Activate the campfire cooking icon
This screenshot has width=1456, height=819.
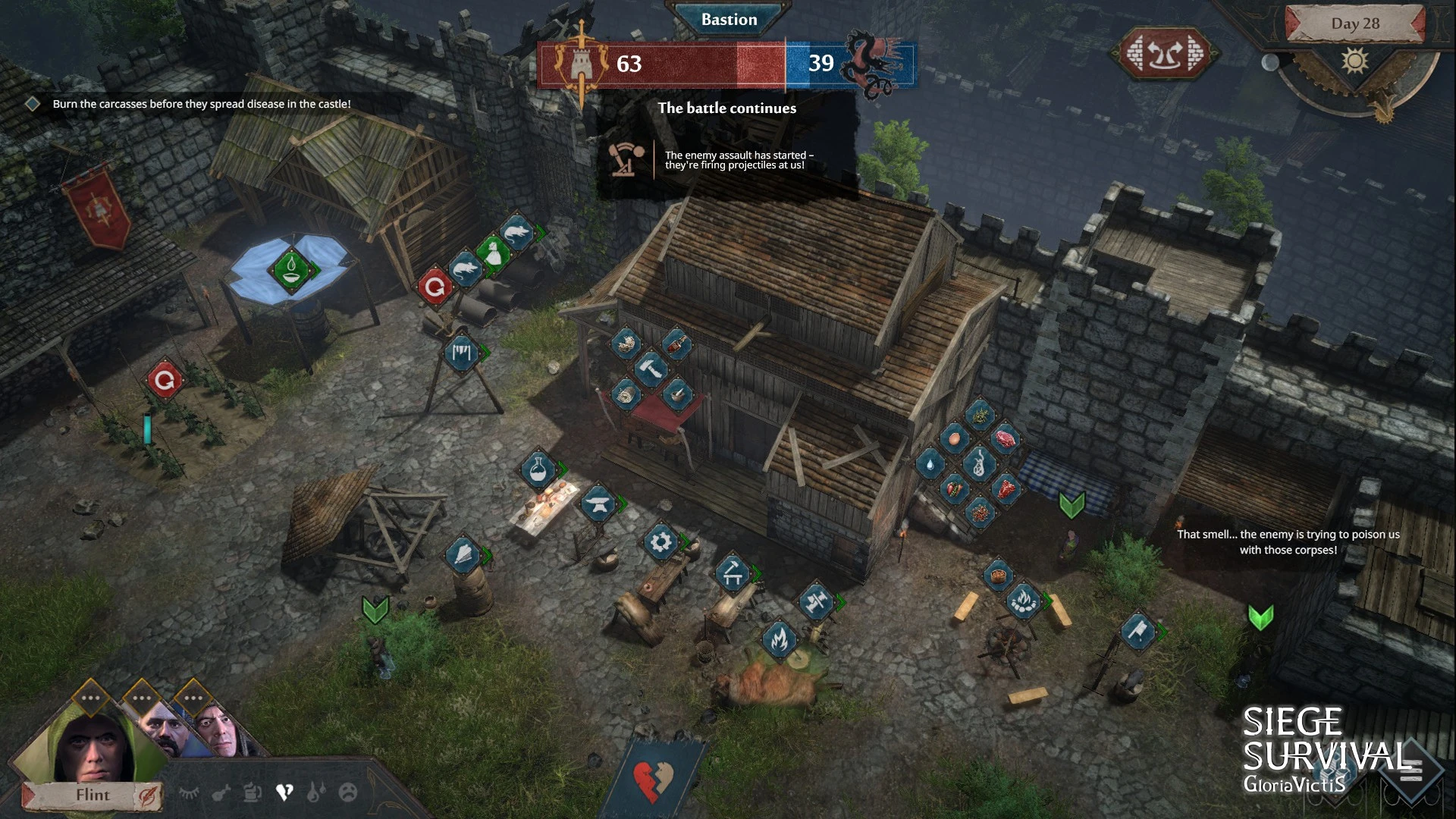1023,601
